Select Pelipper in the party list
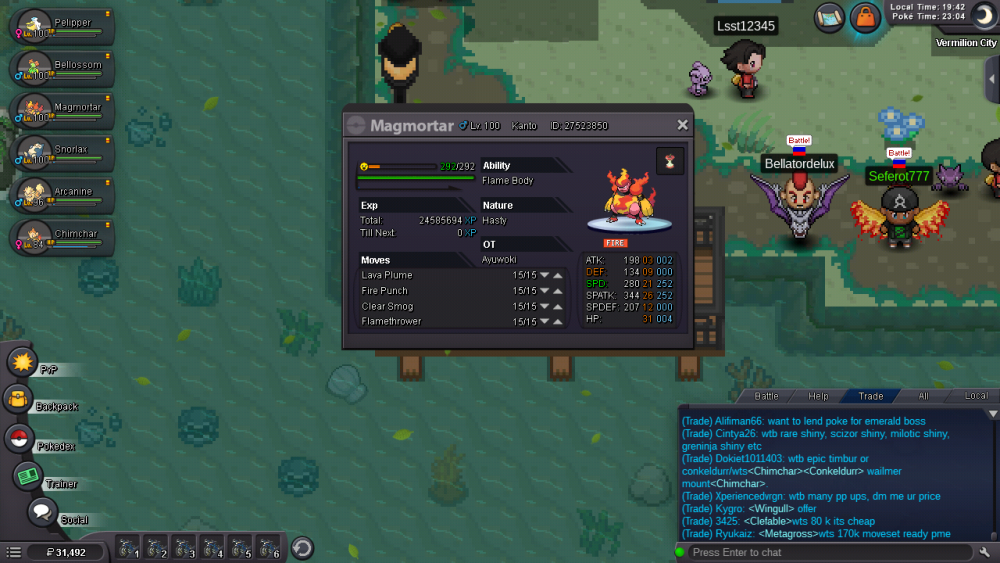Screen dimensions: 1000x563 click(60, 27)
